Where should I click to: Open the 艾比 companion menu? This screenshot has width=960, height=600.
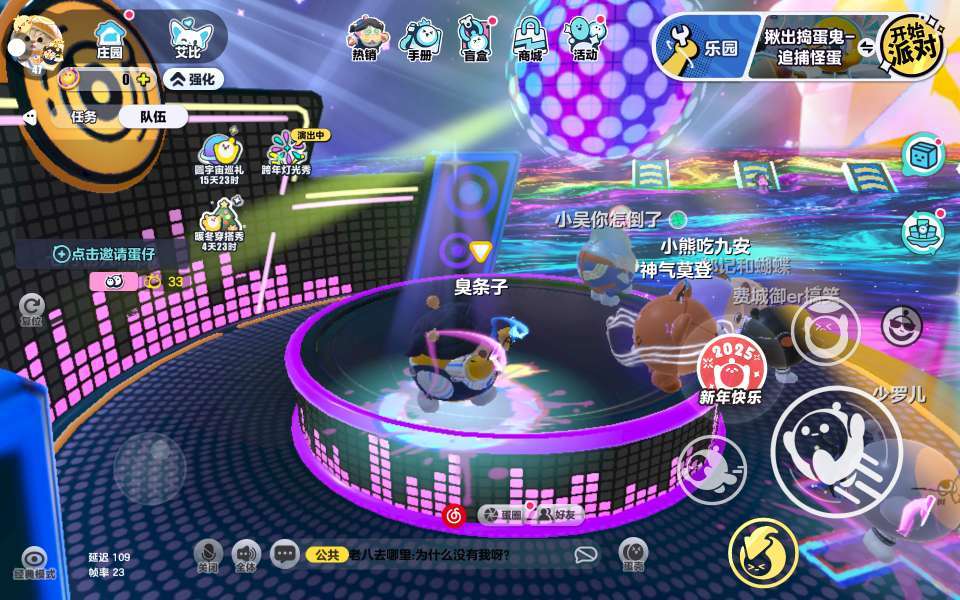[187, 38]
